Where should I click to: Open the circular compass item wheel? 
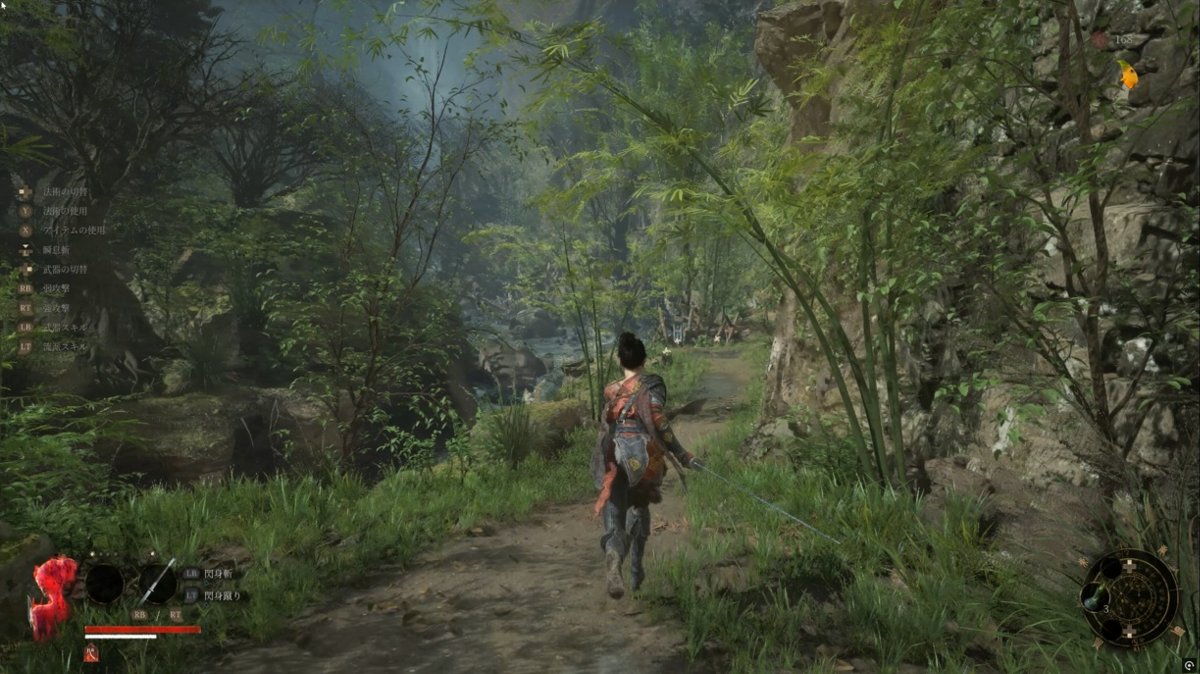[x=1130, y=598]
